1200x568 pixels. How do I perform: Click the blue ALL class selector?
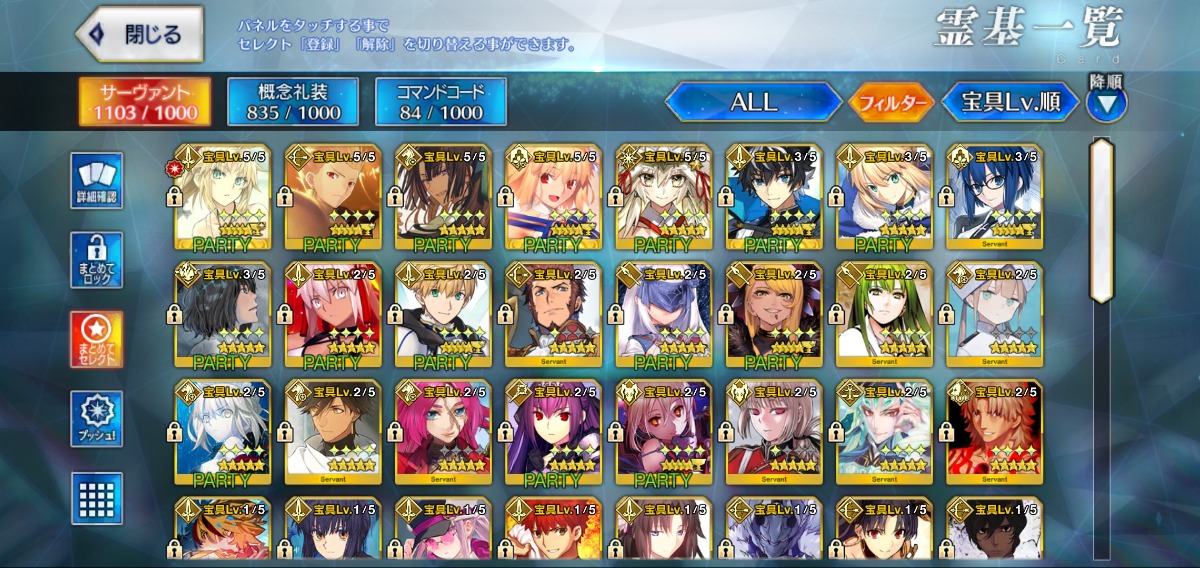(x=754, y=101)
